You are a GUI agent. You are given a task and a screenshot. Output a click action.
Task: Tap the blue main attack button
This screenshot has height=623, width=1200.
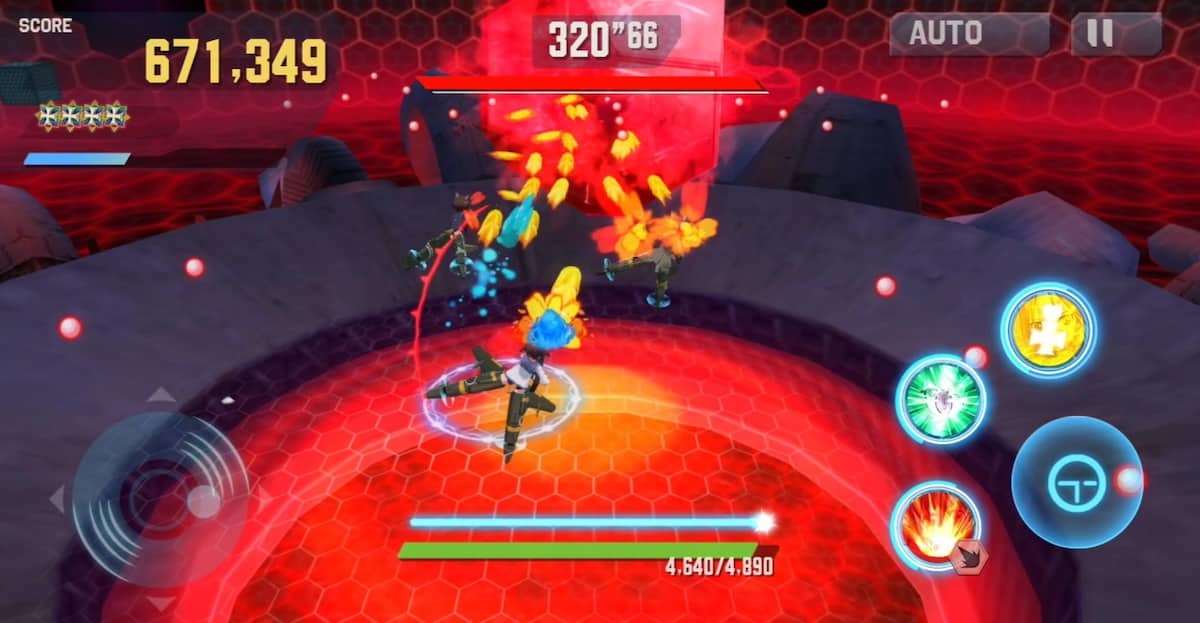coord(1075,483)
